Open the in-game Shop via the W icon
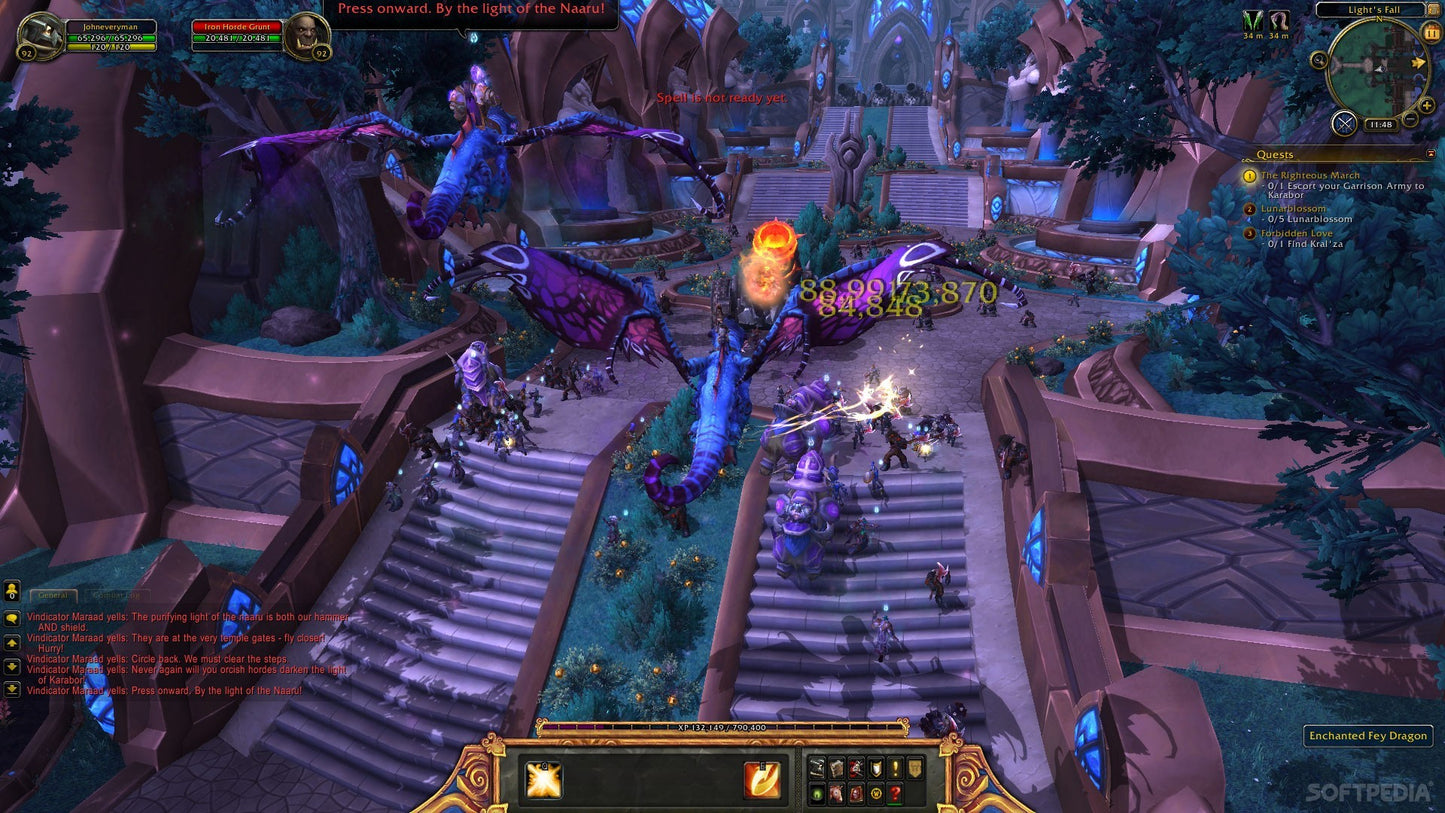This screenshot has height=813, width=1445. 876,794
